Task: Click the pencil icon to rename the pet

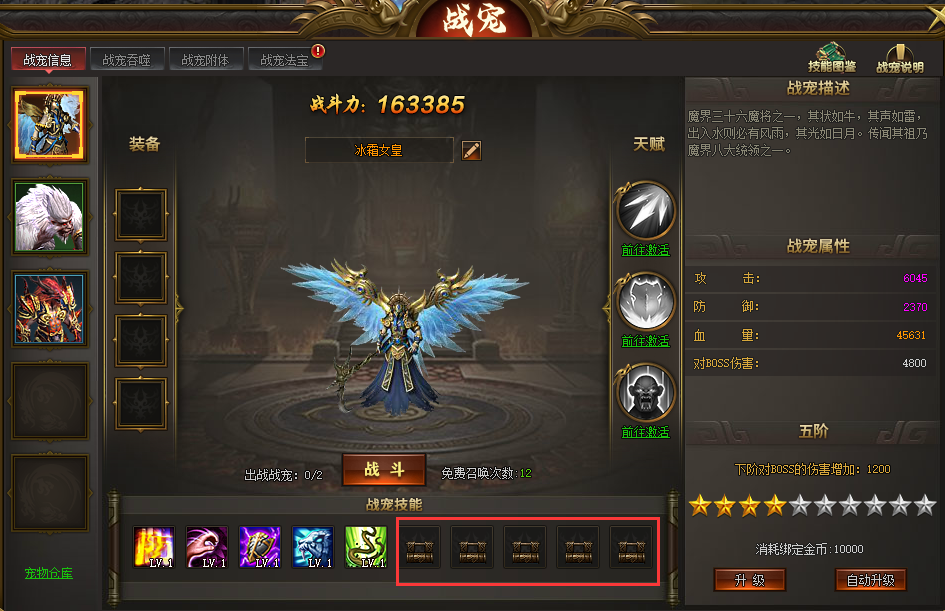Action: click(472, 150)
